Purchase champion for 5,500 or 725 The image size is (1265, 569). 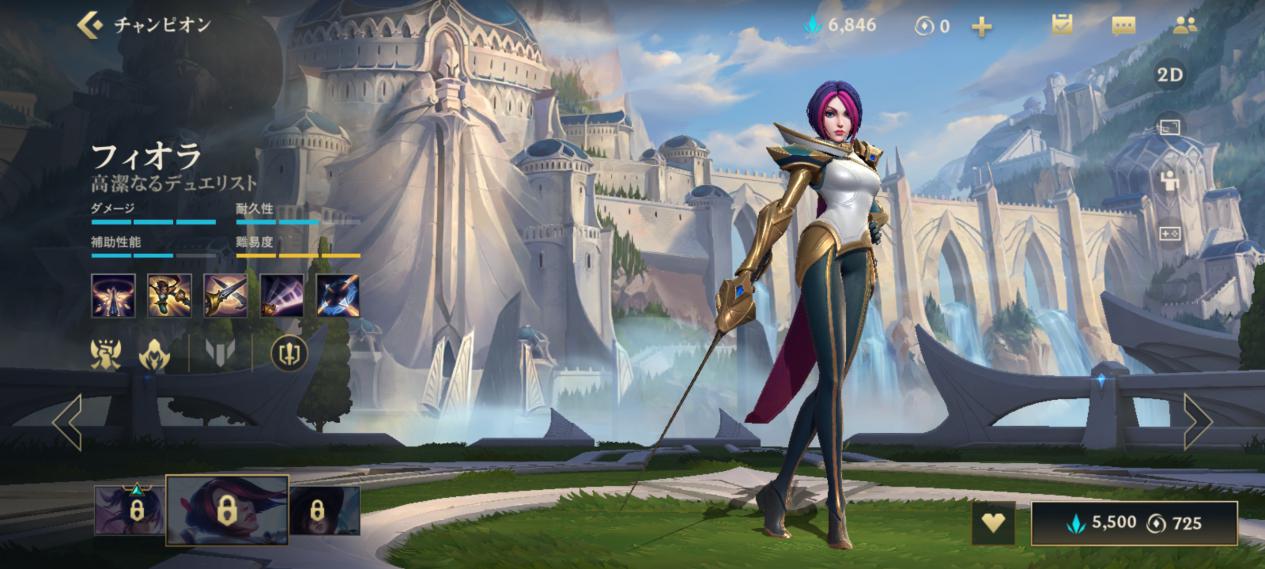pos(1134,523)
